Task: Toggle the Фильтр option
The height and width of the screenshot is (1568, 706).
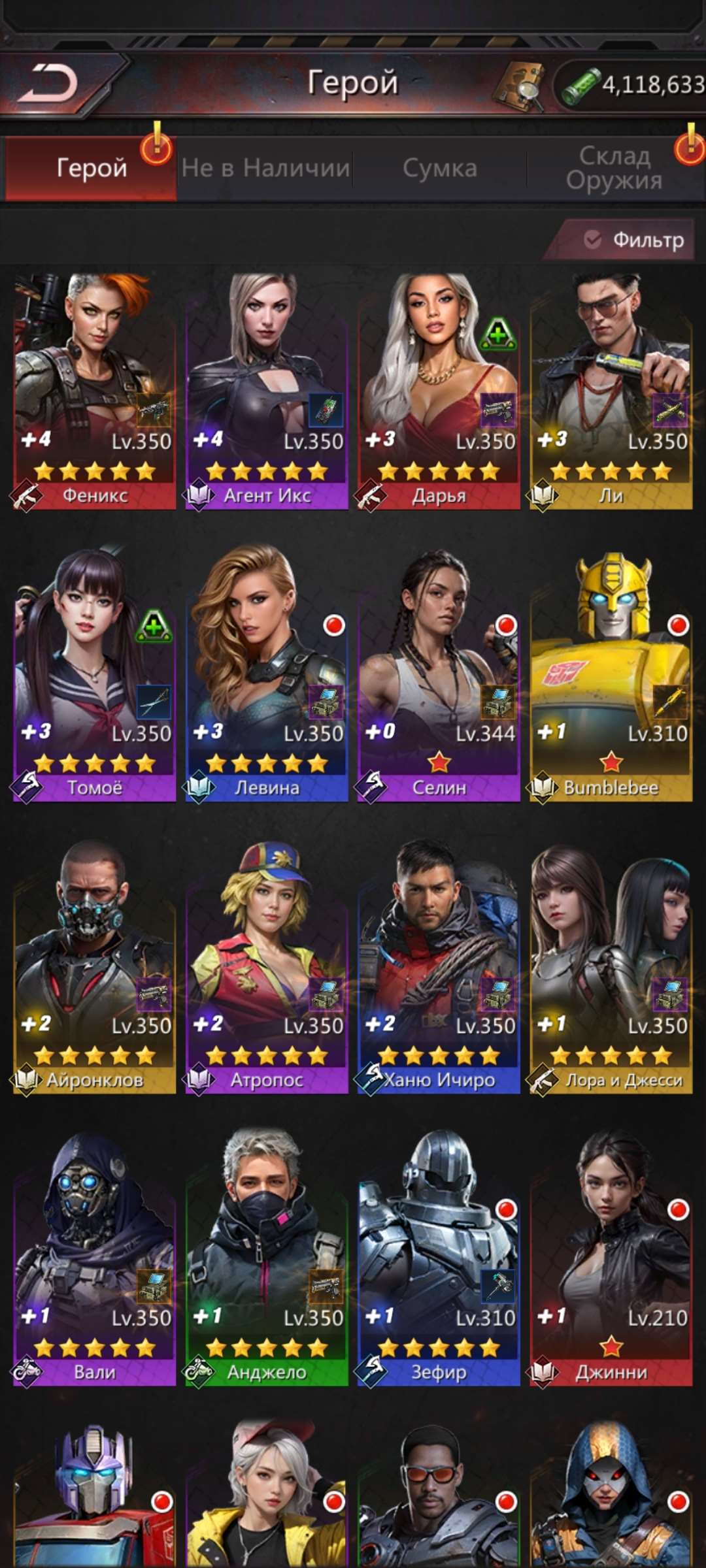Action: pos(633,240)
